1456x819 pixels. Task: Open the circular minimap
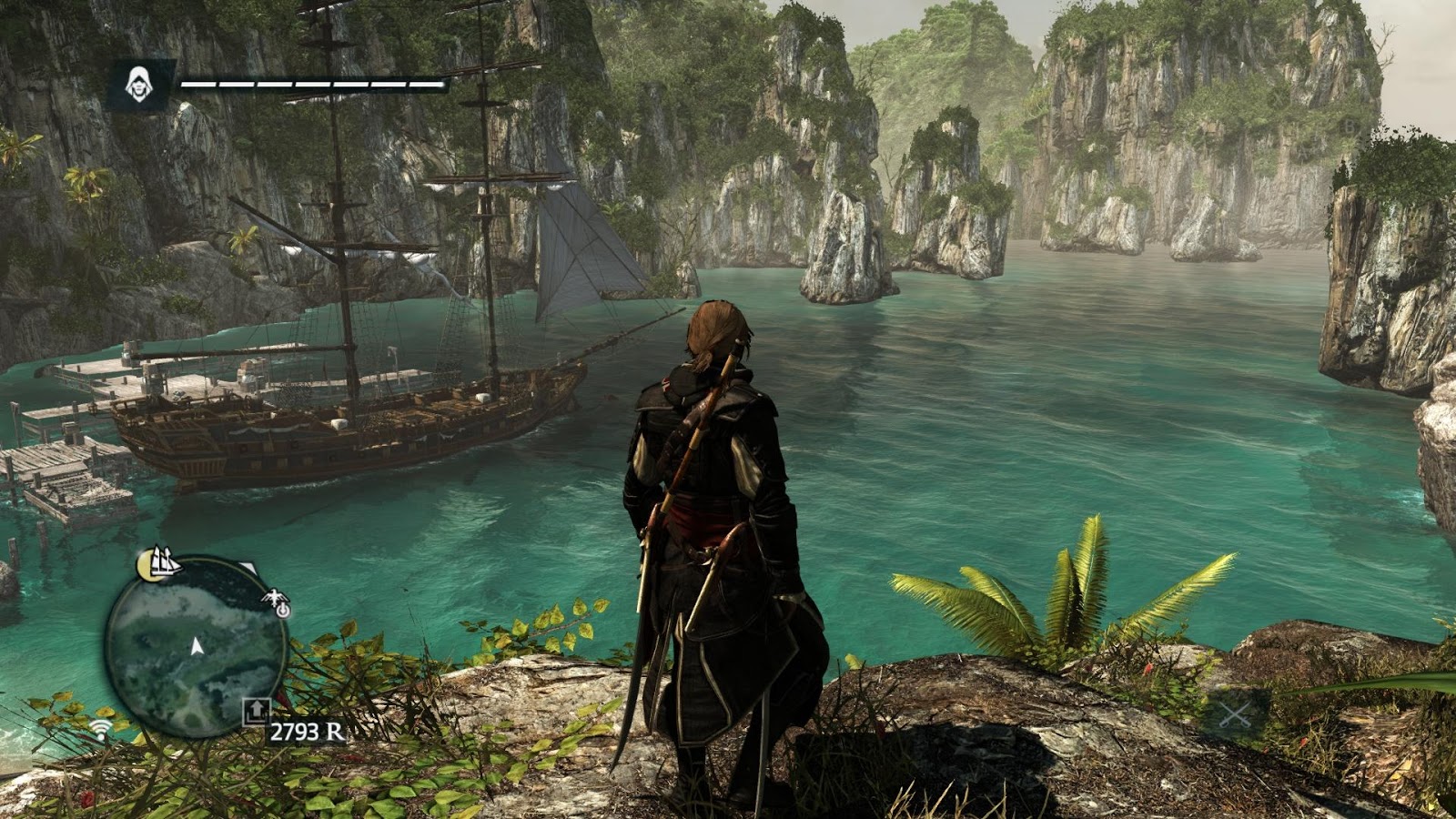pyautogui.click(x=196, y=647)
